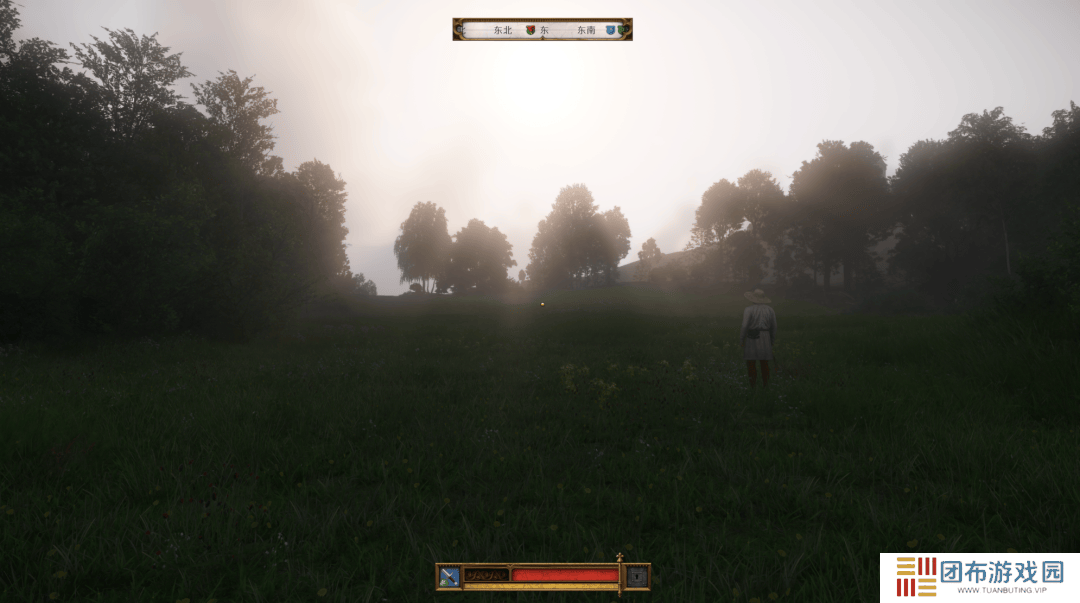Select the blue shield compass marker
1080x603 pixels.
pyautogui.click(x=610, y=30)
